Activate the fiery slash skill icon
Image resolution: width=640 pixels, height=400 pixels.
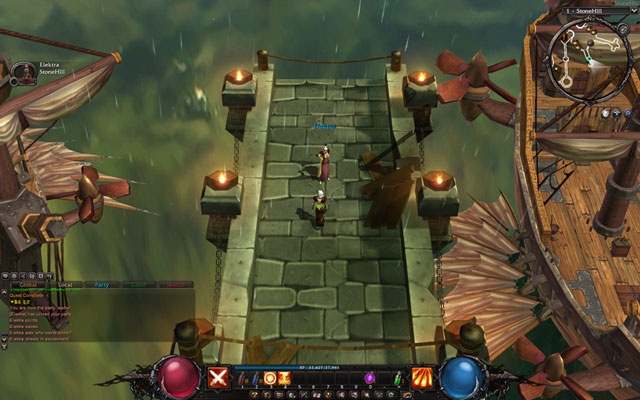click(422, 377)
